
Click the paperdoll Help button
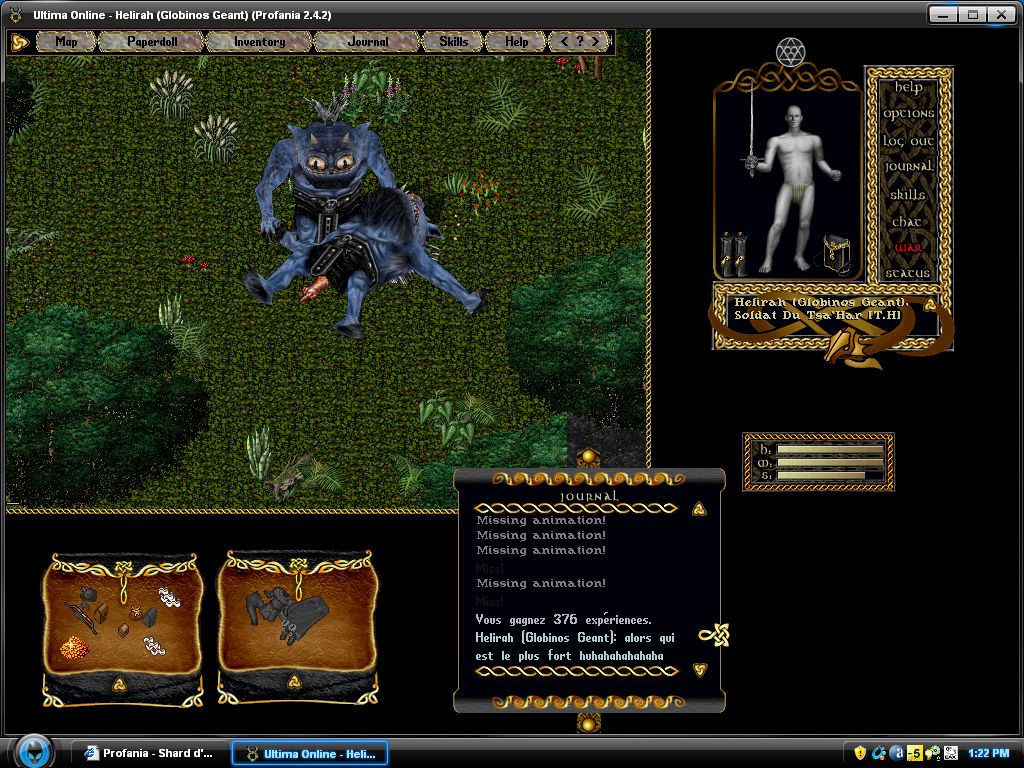coord(908,87)
